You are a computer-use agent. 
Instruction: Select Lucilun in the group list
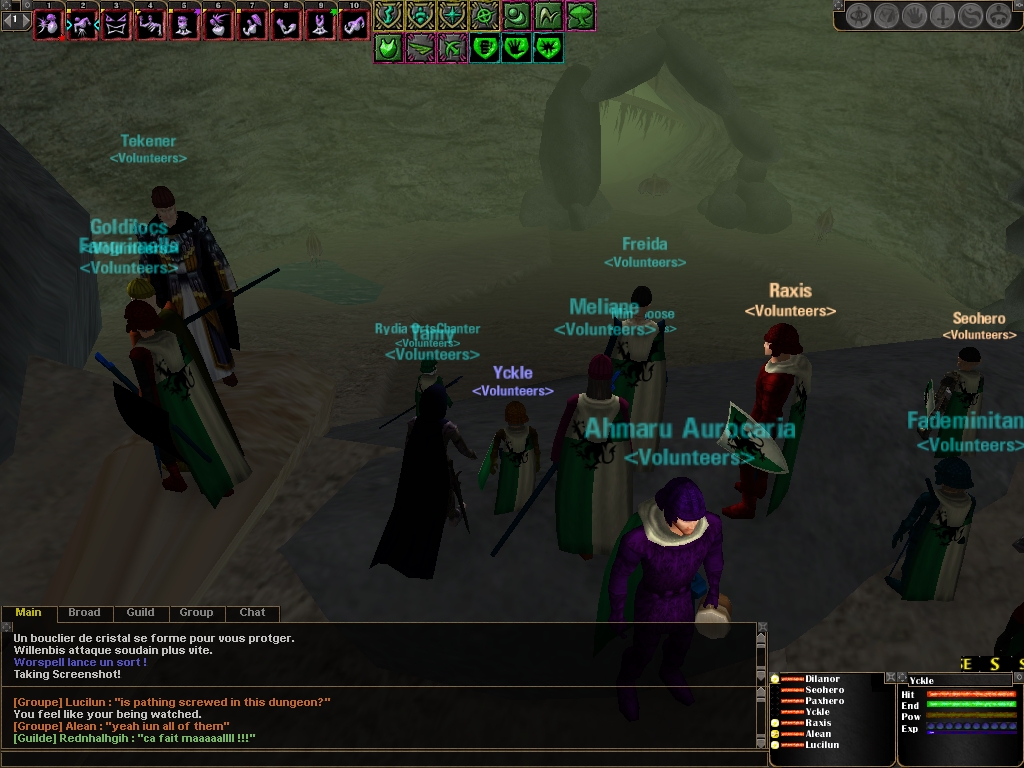[x=822, y=745]
